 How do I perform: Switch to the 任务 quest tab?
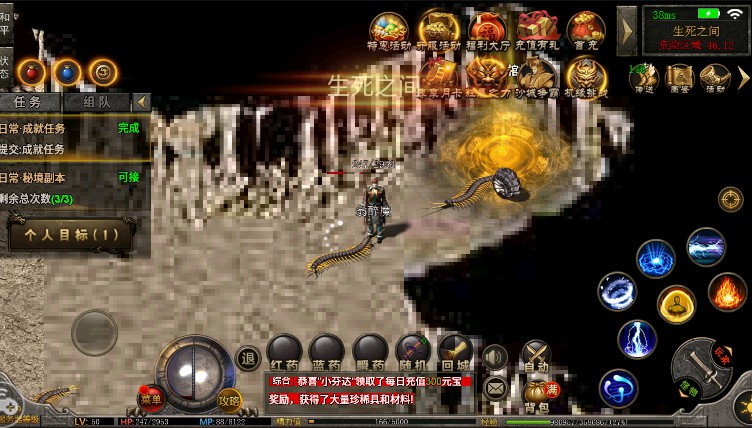pos(29,102)
